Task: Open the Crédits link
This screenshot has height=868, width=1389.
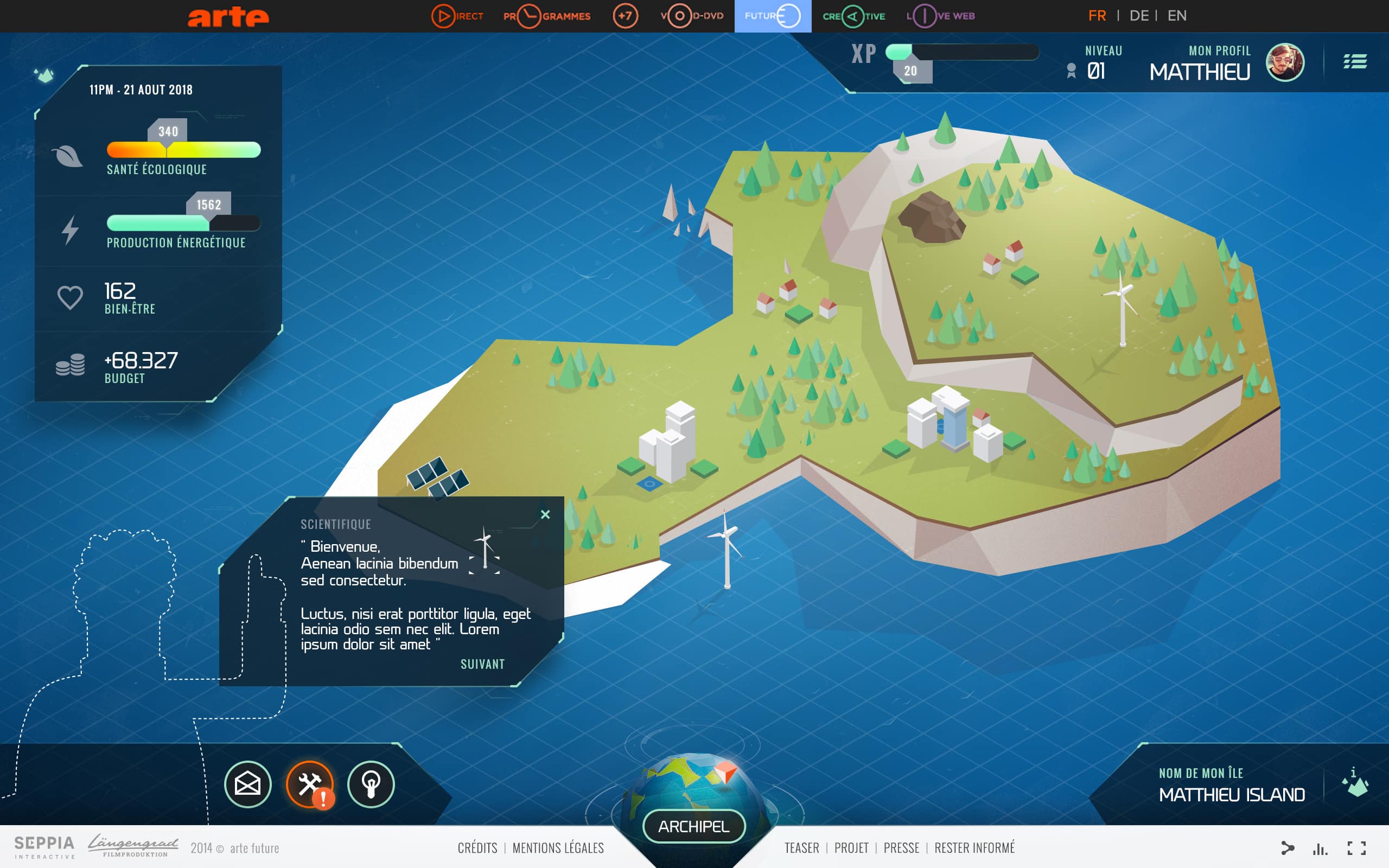Action: point(477,848)
